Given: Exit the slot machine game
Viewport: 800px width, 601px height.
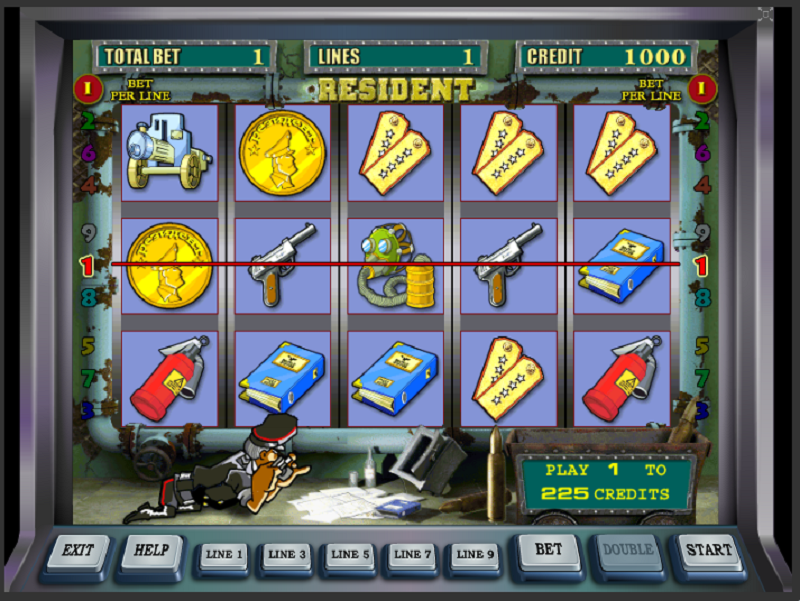Looking at the screenshot, I should (77, 551).
